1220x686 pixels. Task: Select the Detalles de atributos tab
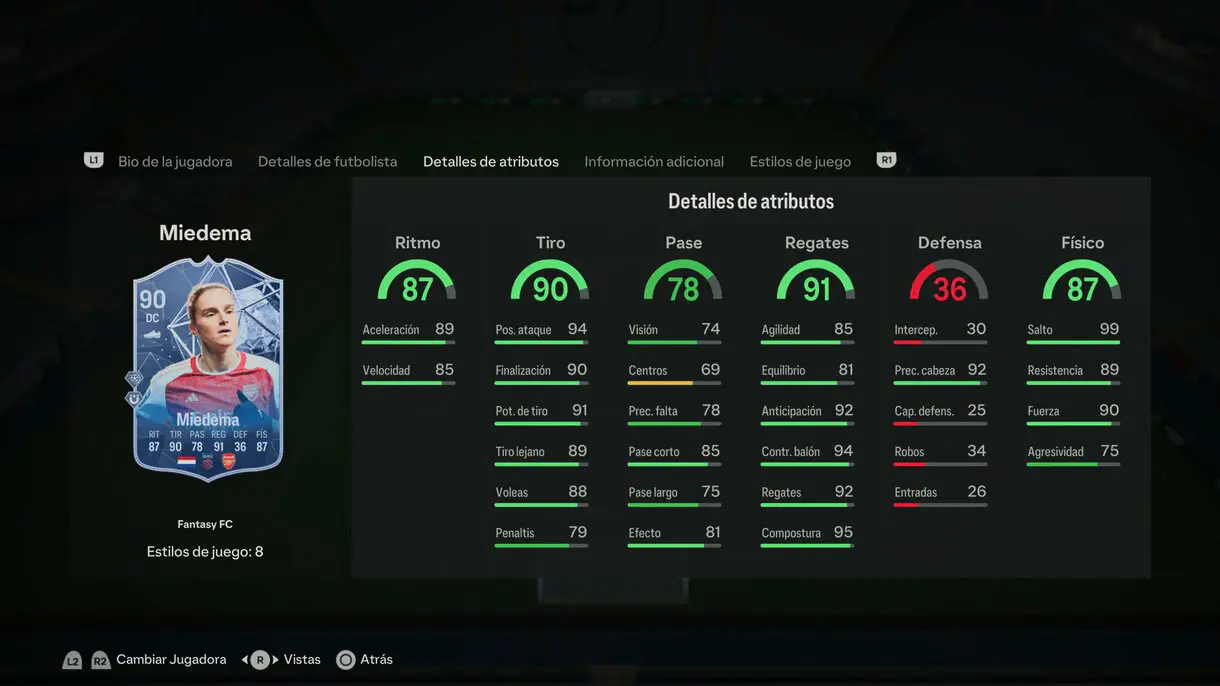pos(490,161)
